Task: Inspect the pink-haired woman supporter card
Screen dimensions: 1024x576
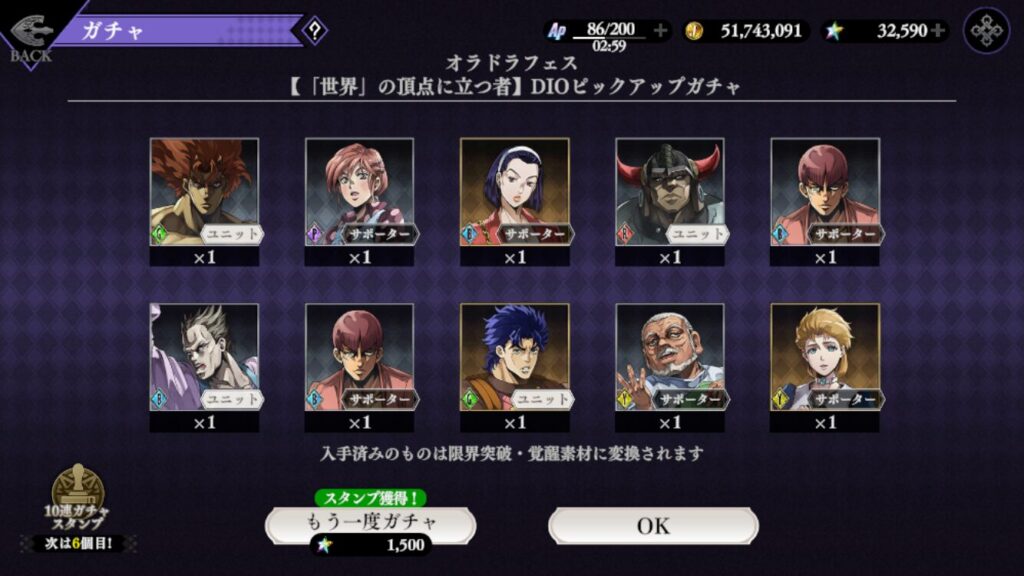Action: [x=359, y=192]
